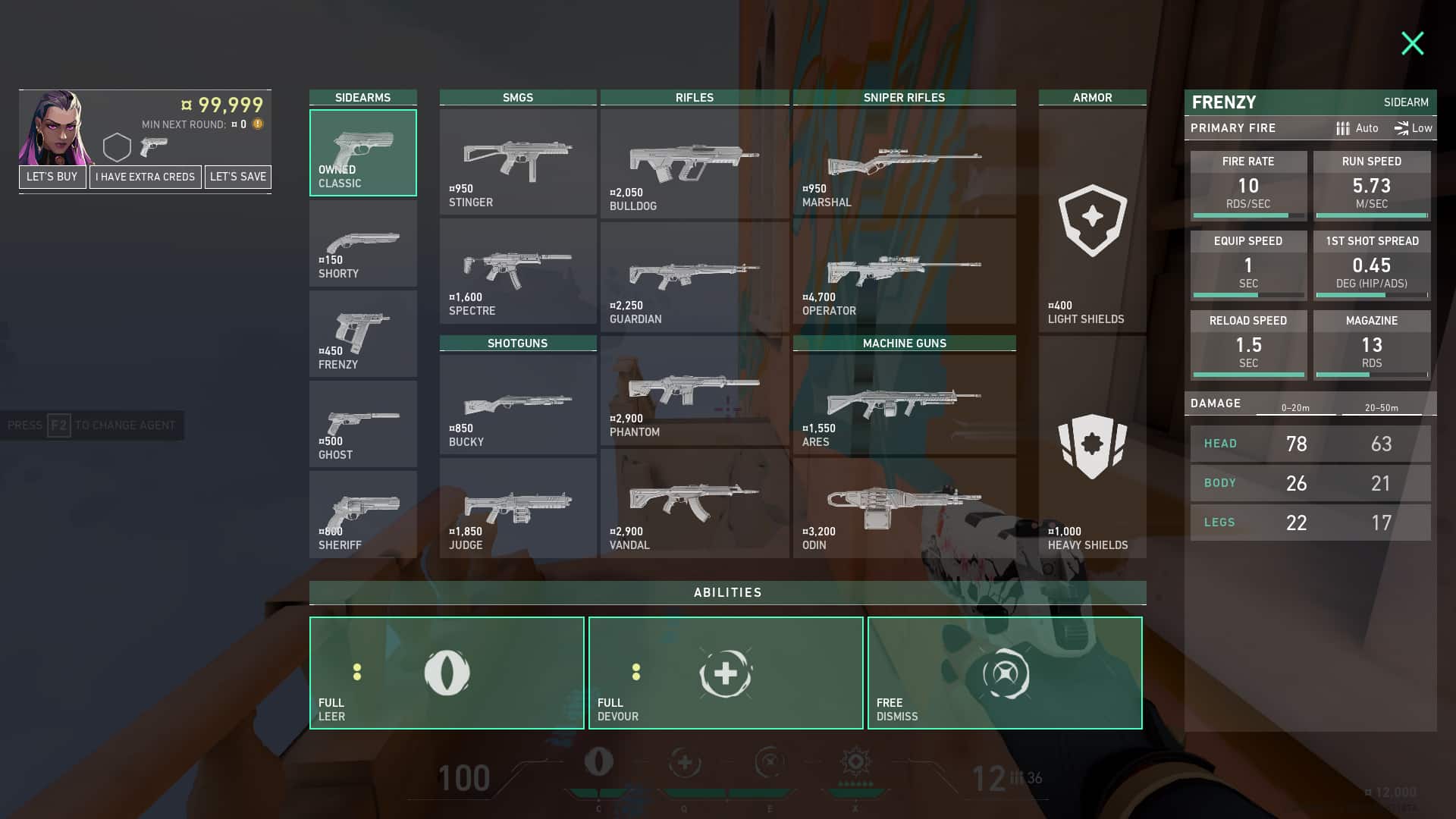Viewport: 1456px width, 819px height.
Task: Buy the Shorty sidearm
Action: click(x=362, y=243)
